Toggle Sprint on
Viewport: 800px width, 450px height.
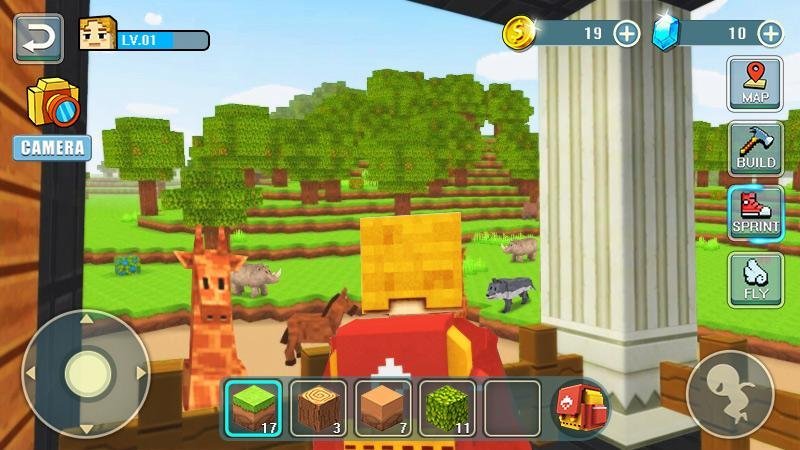[755, 212]
